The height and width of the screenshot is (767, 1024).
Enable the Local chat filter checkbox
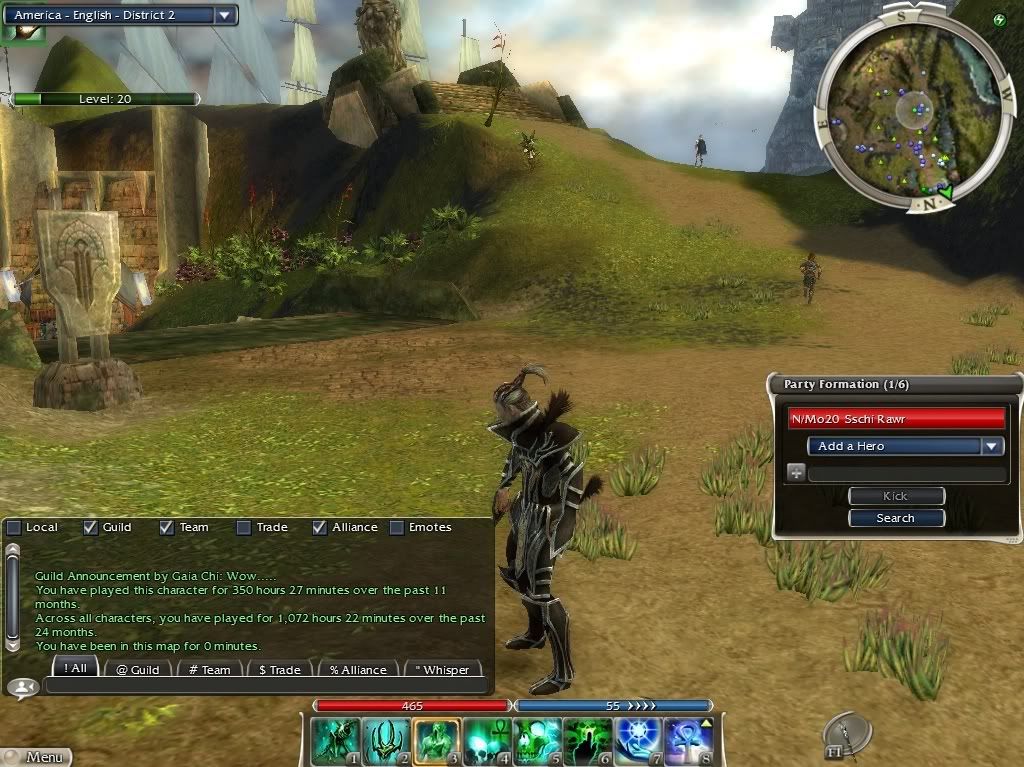click(14, 527)
